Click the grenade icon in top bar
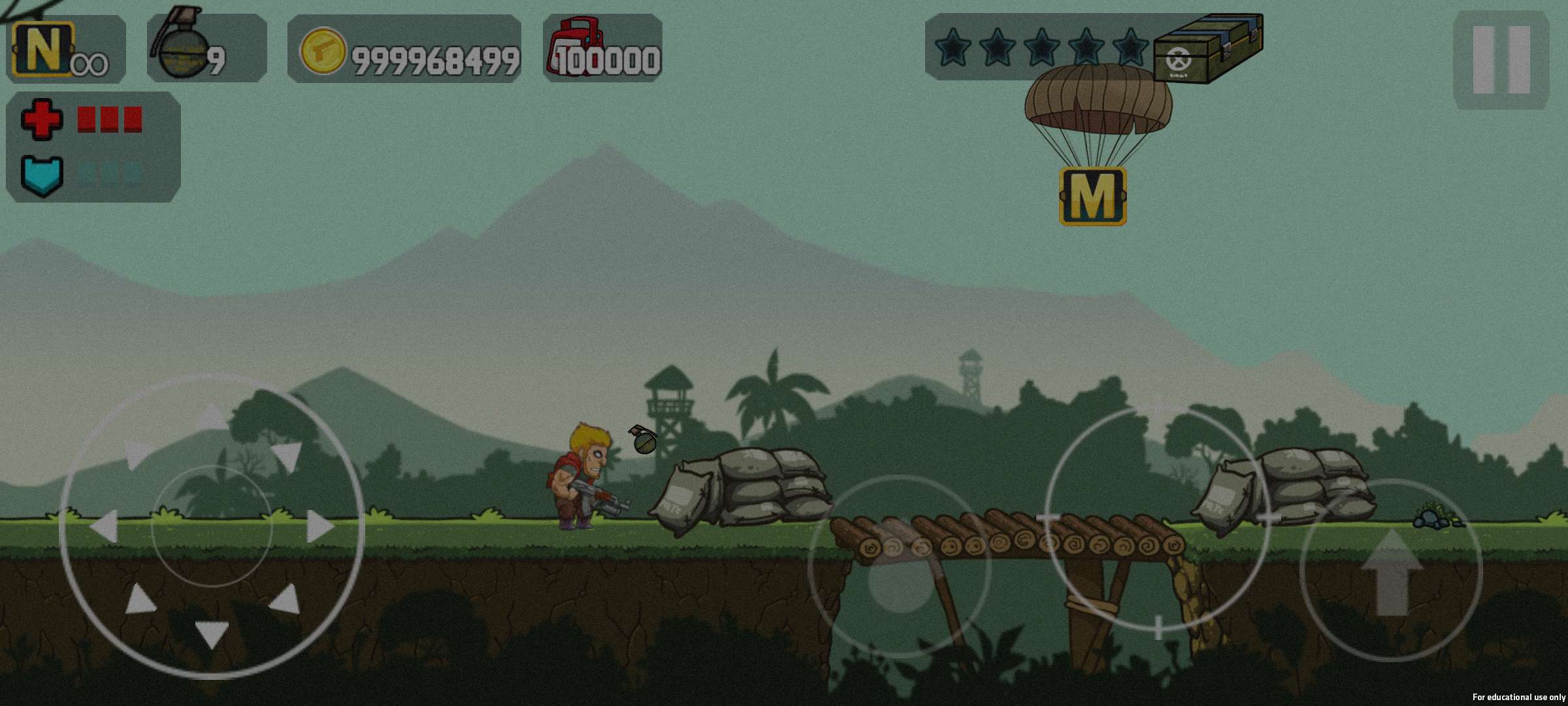The image size is (1568, 706). 180,47
